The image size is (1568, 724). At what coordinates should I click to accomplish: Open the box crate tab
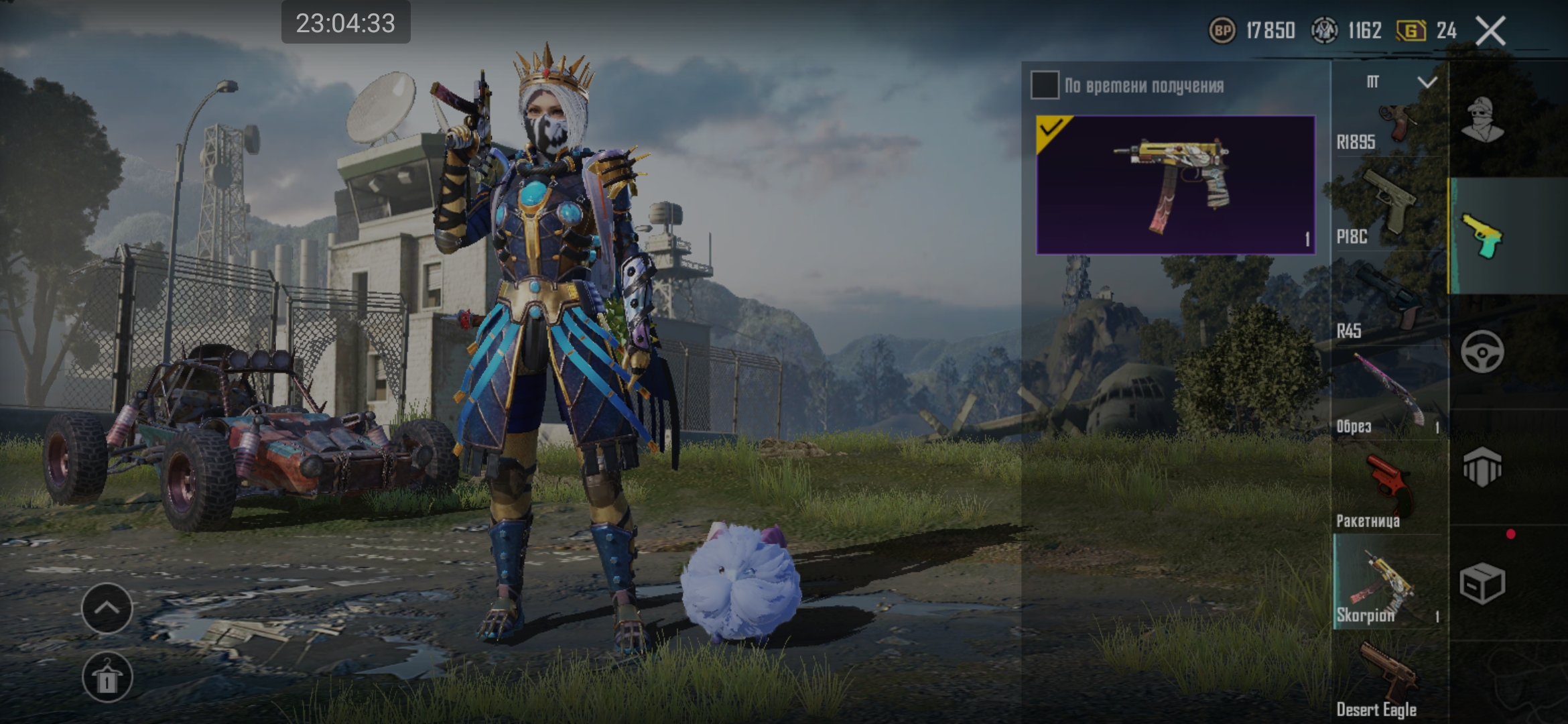[1482, 583]
